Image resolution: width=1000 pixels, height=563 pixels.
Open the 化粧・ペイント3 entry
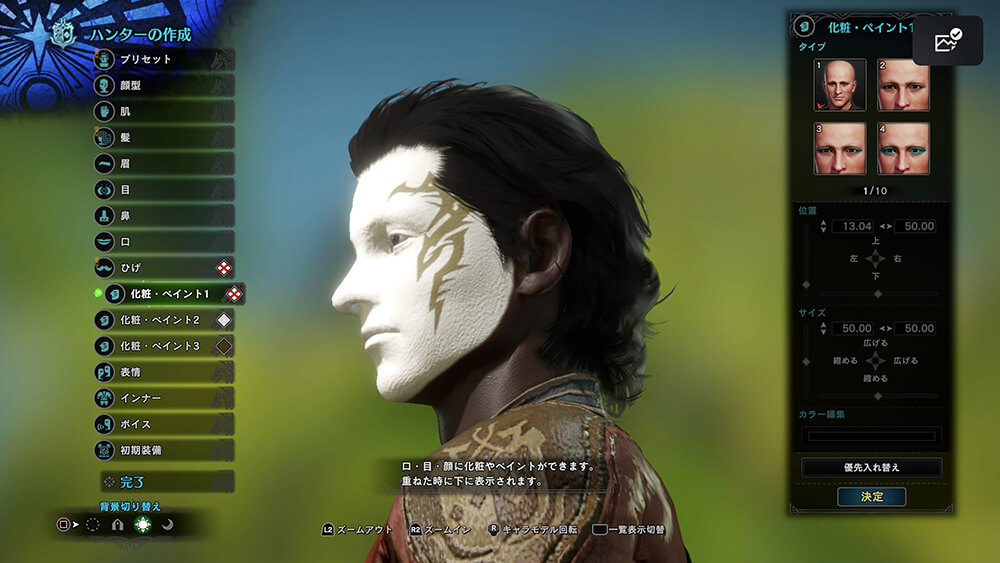pos(165,346)
